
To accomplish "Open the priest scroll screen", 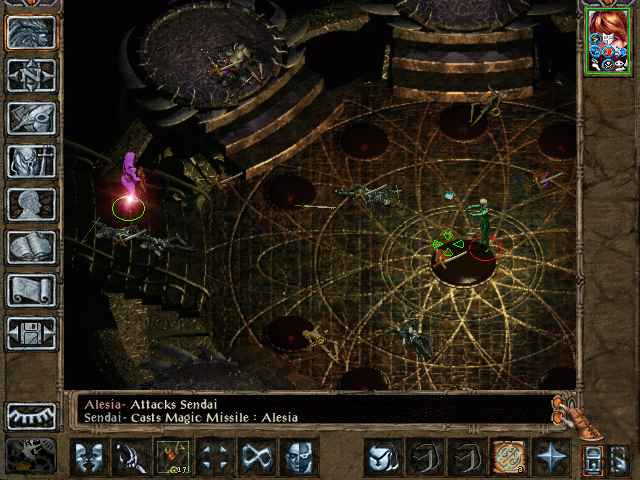I will coord(31,290).
